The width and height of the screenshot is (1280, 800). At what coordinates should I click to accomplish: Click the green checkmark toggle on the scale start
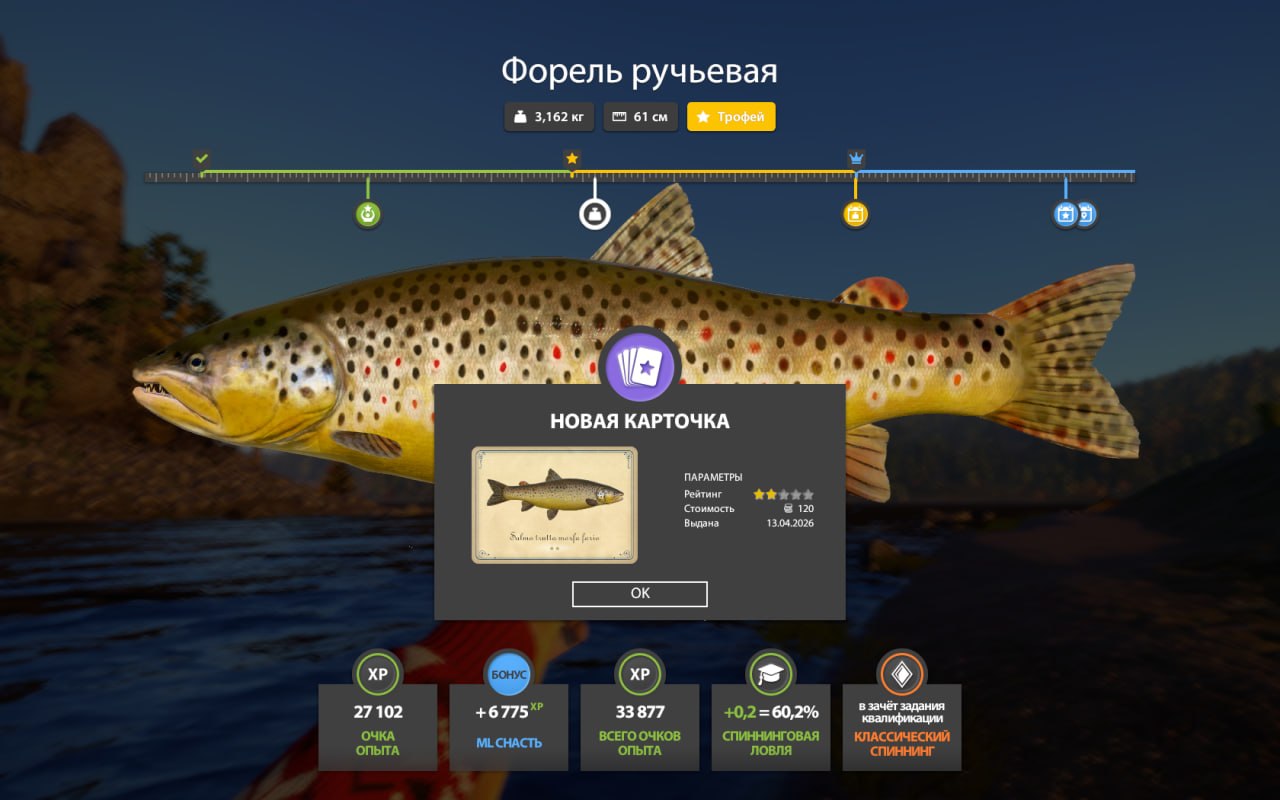pyautogui.click(x=203, y=157)
